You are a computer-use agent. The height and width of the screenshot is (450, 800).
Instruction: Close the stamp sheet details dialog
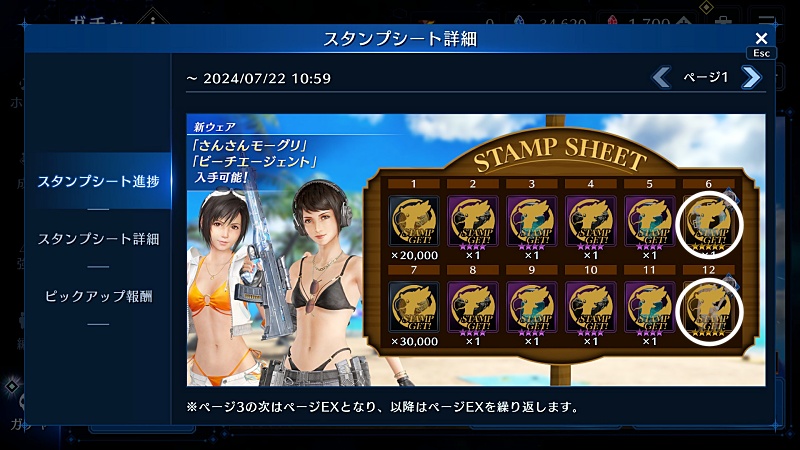pos(761,38)
